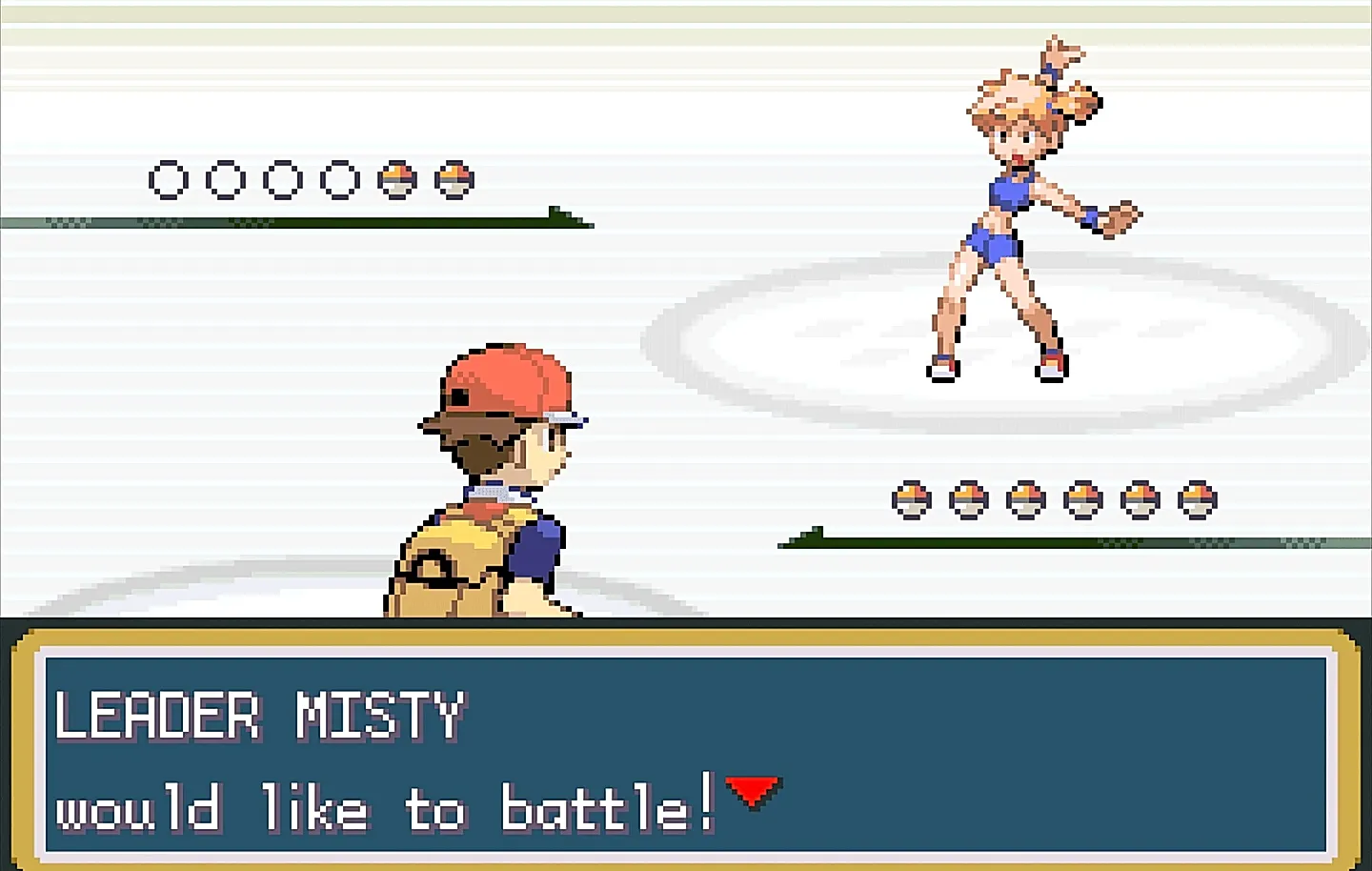Click the second Poké Ball in the player's lineup
The image size is (1372, 871).
click(967, 496)
